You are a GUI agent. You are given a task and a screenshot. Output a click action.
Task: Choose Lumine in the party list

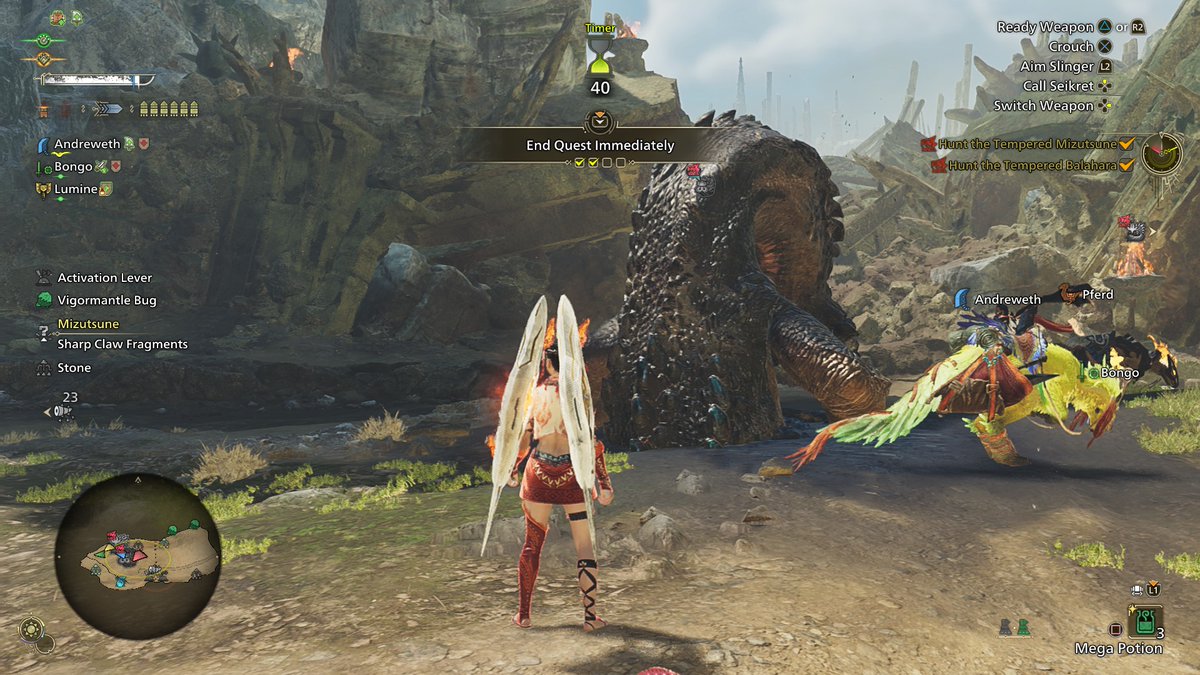[75, 189]
